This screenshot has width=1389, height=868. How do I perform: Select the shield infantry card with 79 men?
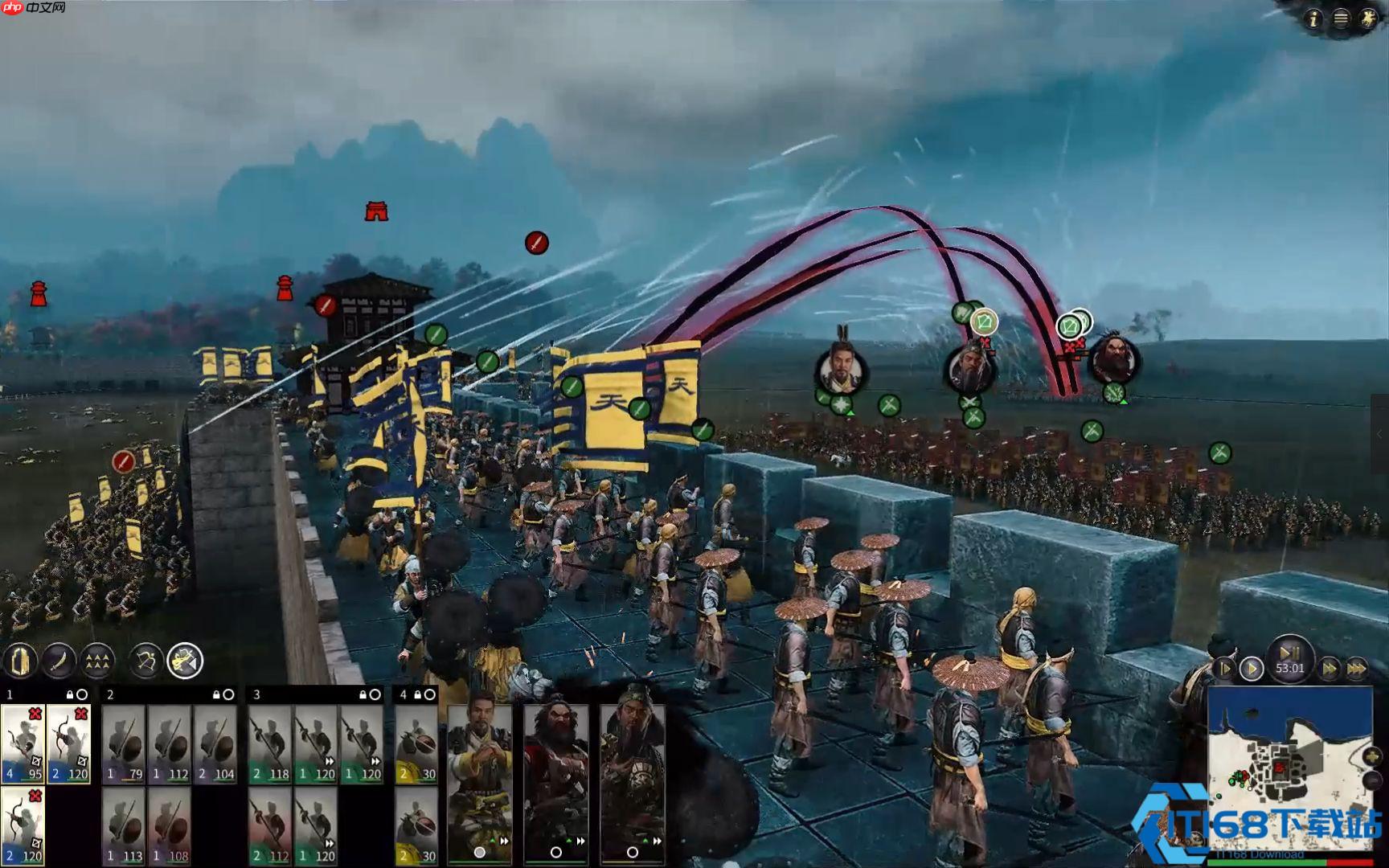124,743
